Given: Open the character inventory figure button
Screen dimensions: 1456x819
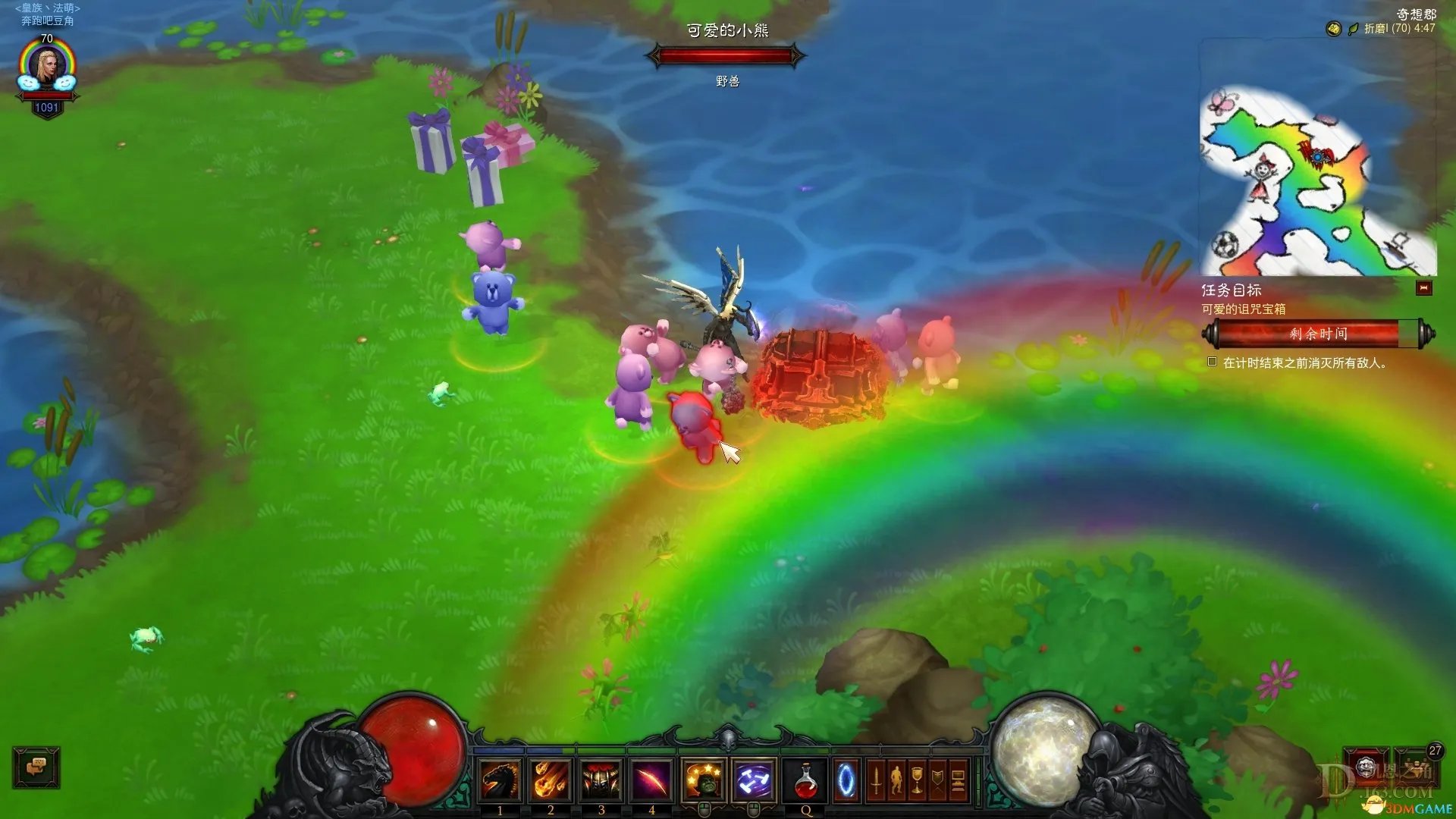Looking at the screenshot, I should [x=896, y=780].
